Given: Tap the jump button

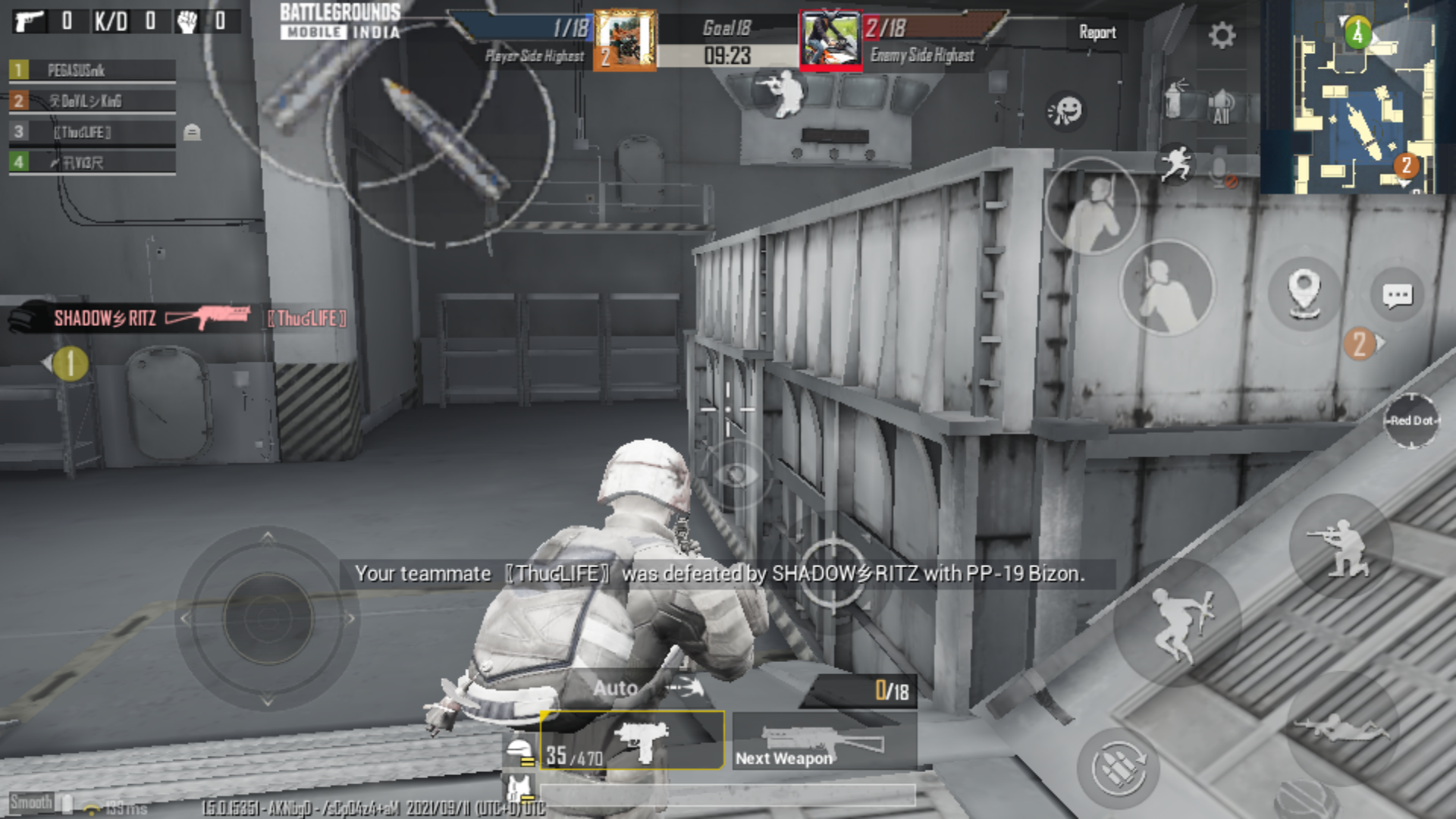Looking at the screenshot, I should pos(1177,623).
